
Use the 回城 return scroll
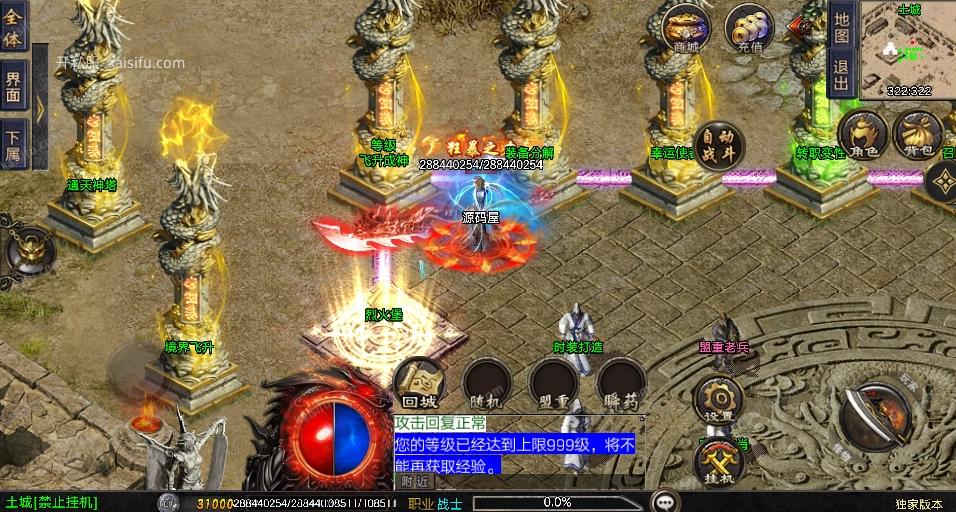(419, 384)
